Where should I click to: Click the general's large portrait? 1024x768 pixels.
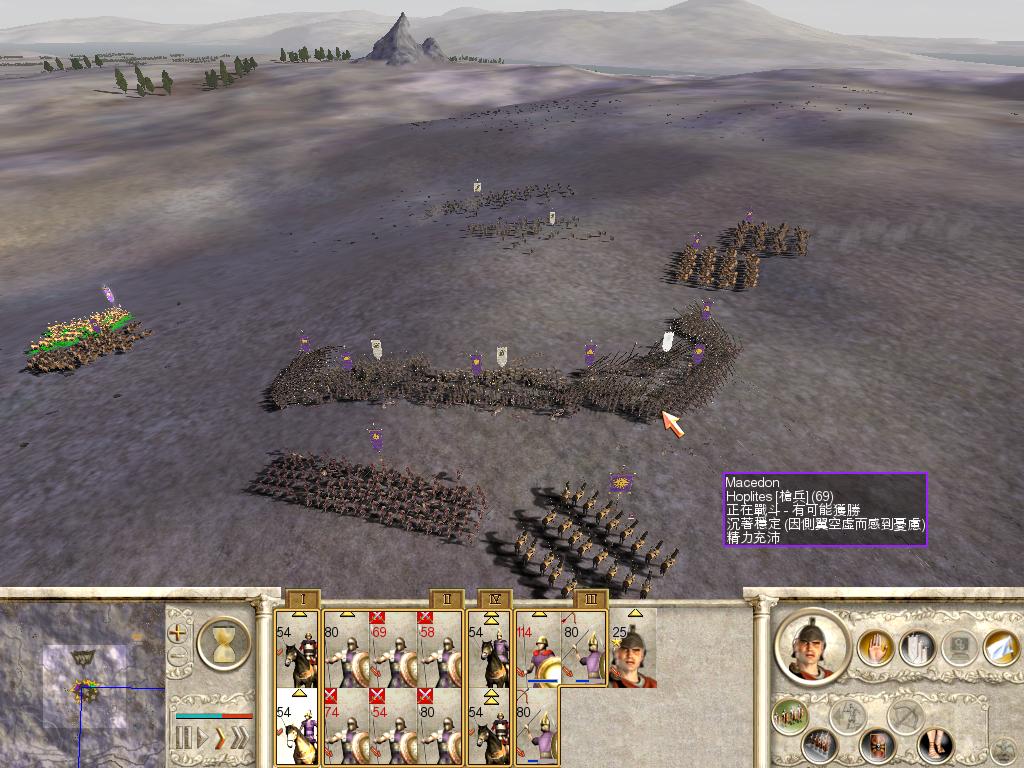tap(811, 648)
